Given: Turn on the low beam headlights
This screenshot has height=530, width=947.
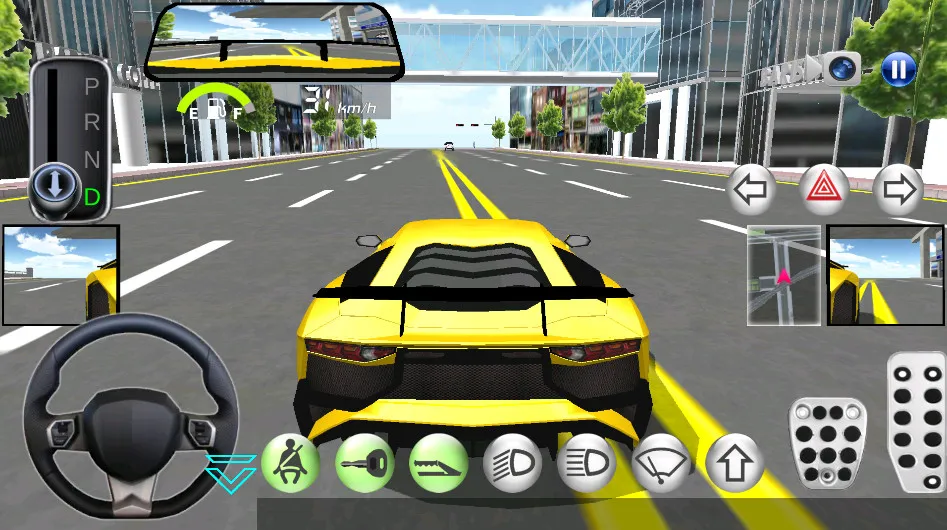Looking at the screenshot, I should pos(512,464).
